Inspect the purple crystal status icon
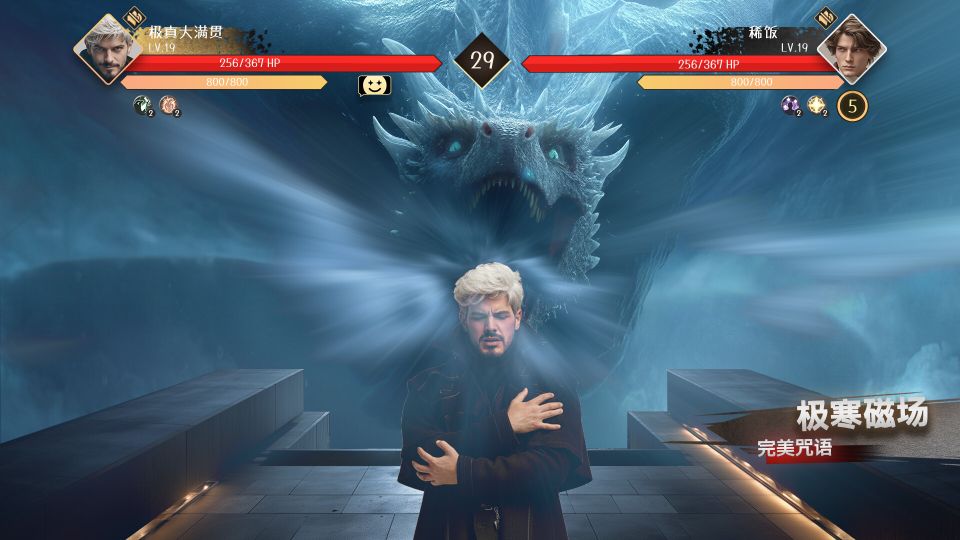The width and height of the screenshot is (960, 540). pos(790,104)
